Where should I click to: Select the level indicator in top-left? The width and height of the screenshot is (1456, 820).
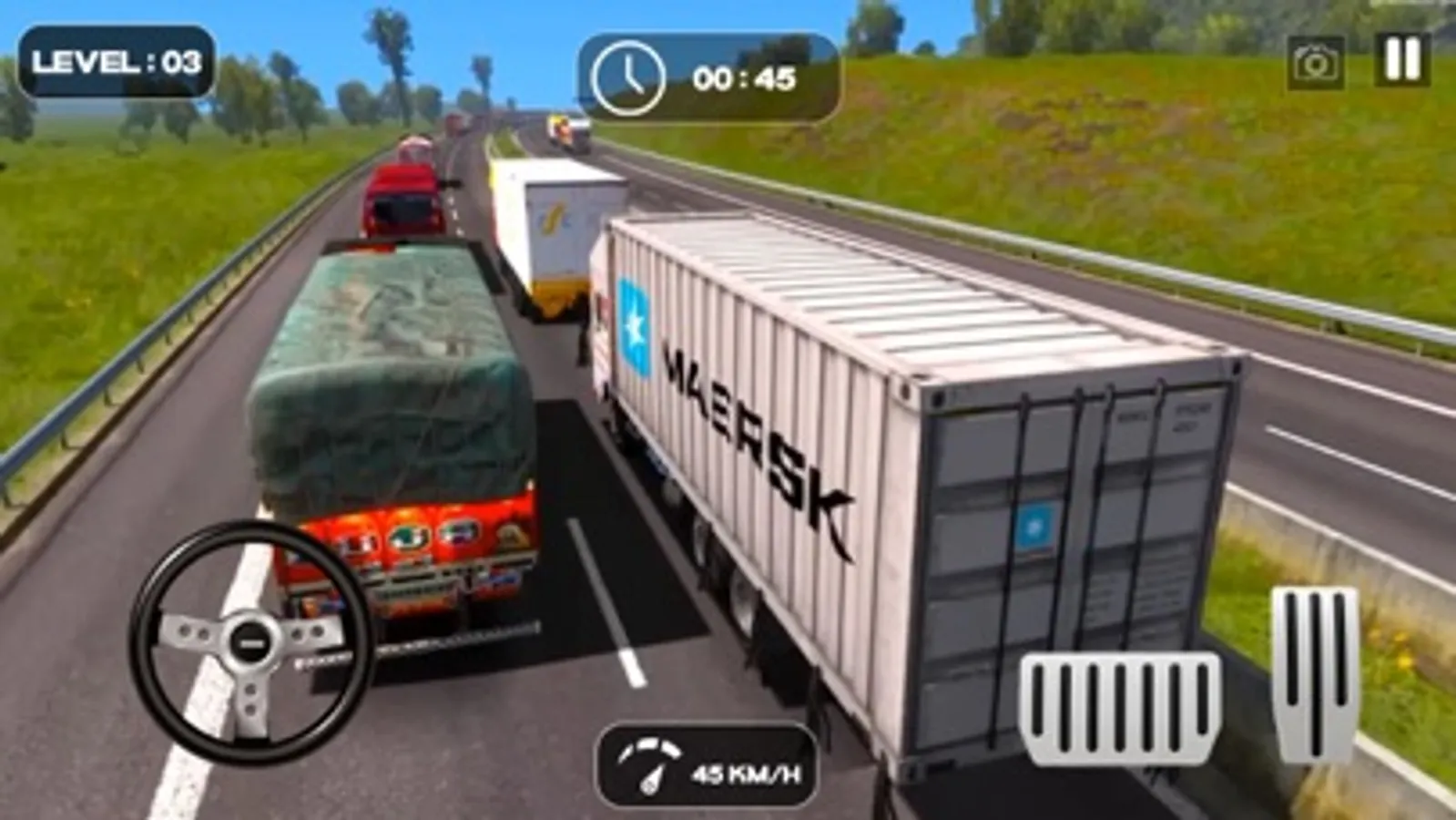pyautogui.click(x=117, y=64)
